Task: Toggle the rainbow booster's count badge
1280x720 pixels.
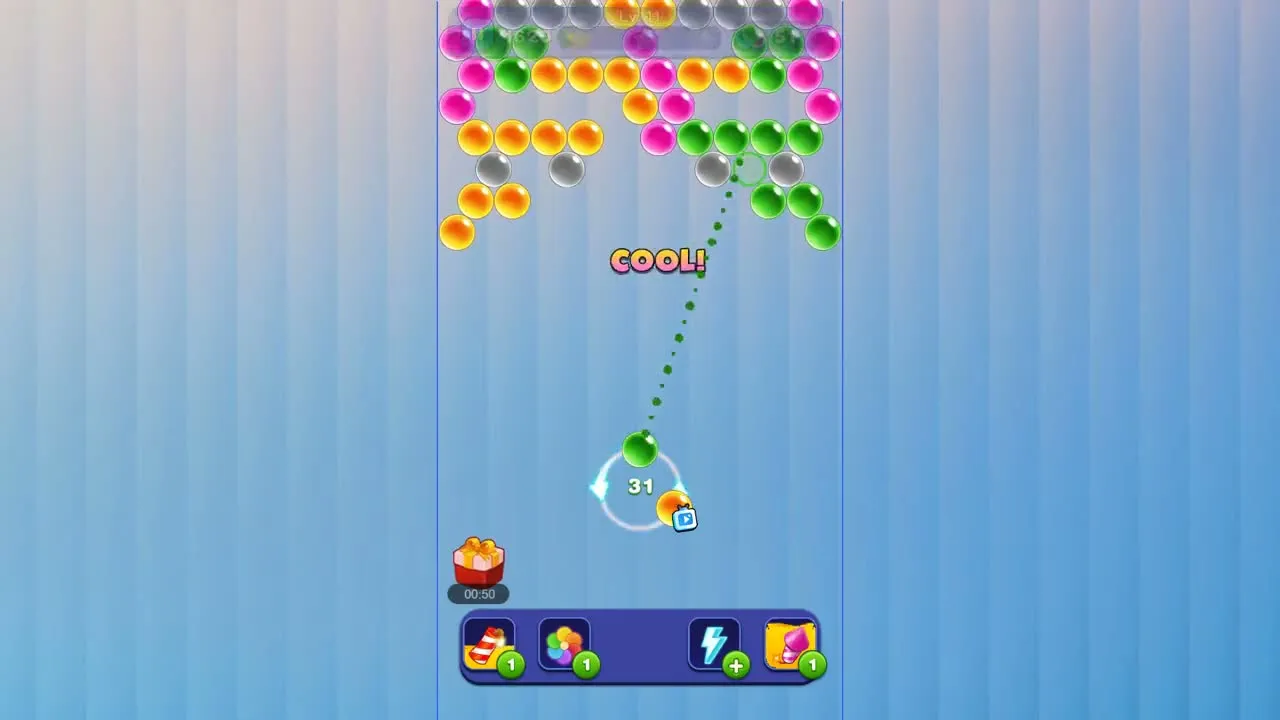Action: 589,665
